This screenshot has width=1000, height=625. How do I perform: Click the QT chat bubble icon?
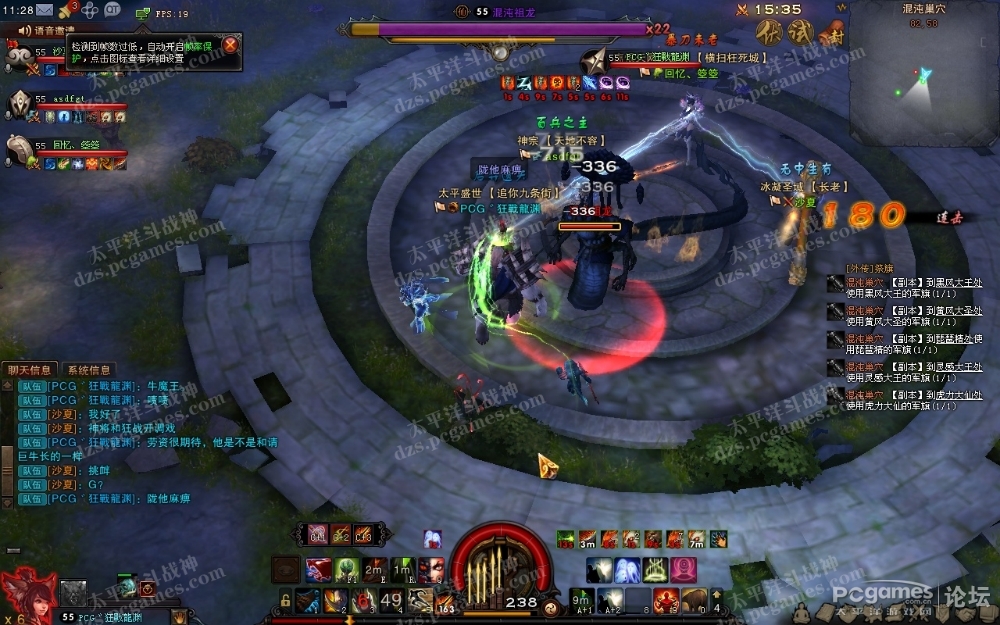tap(112, 10)
